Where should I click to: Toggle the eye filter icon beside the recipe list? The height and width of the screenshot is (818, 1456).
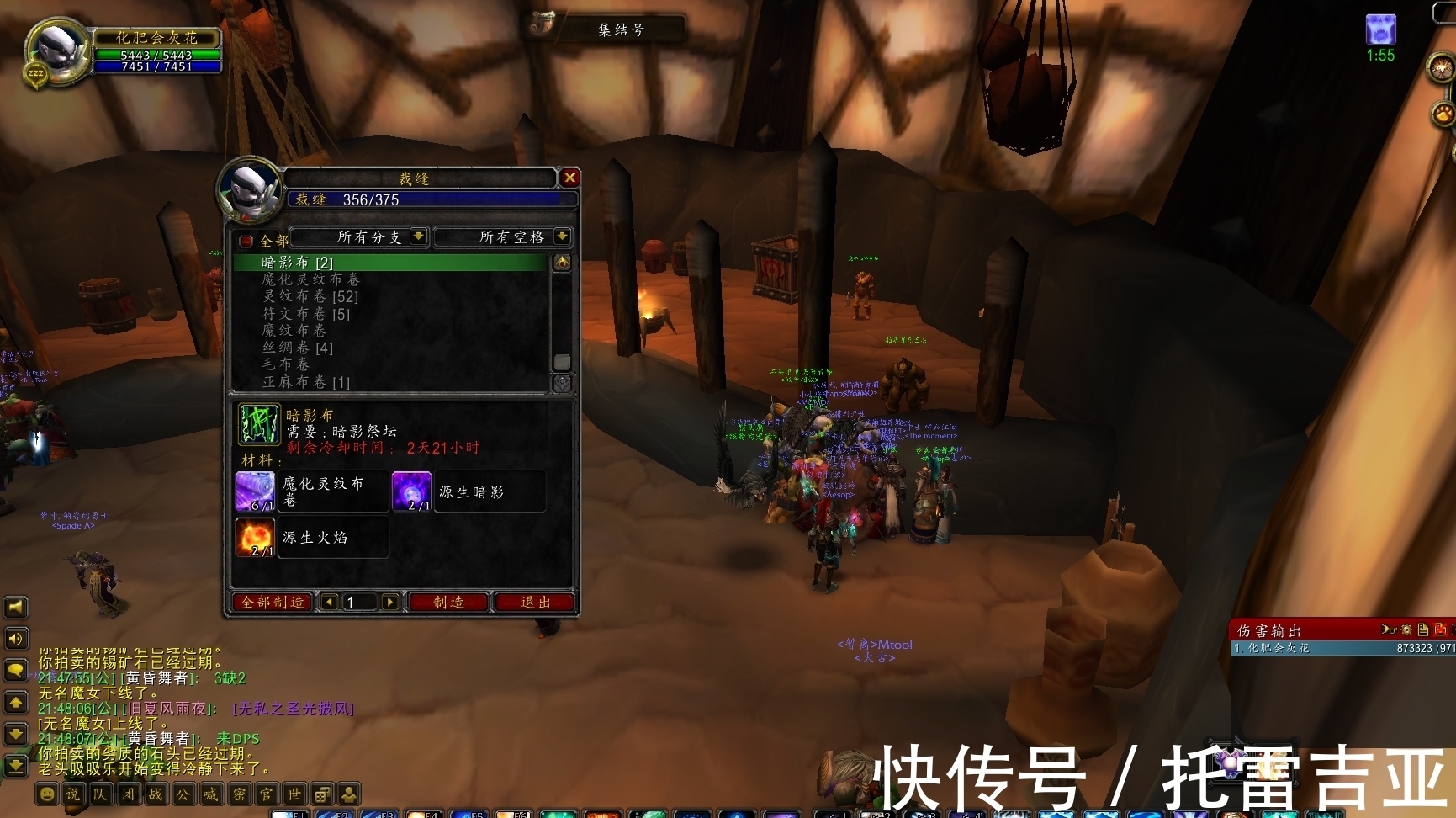point(562,261)
